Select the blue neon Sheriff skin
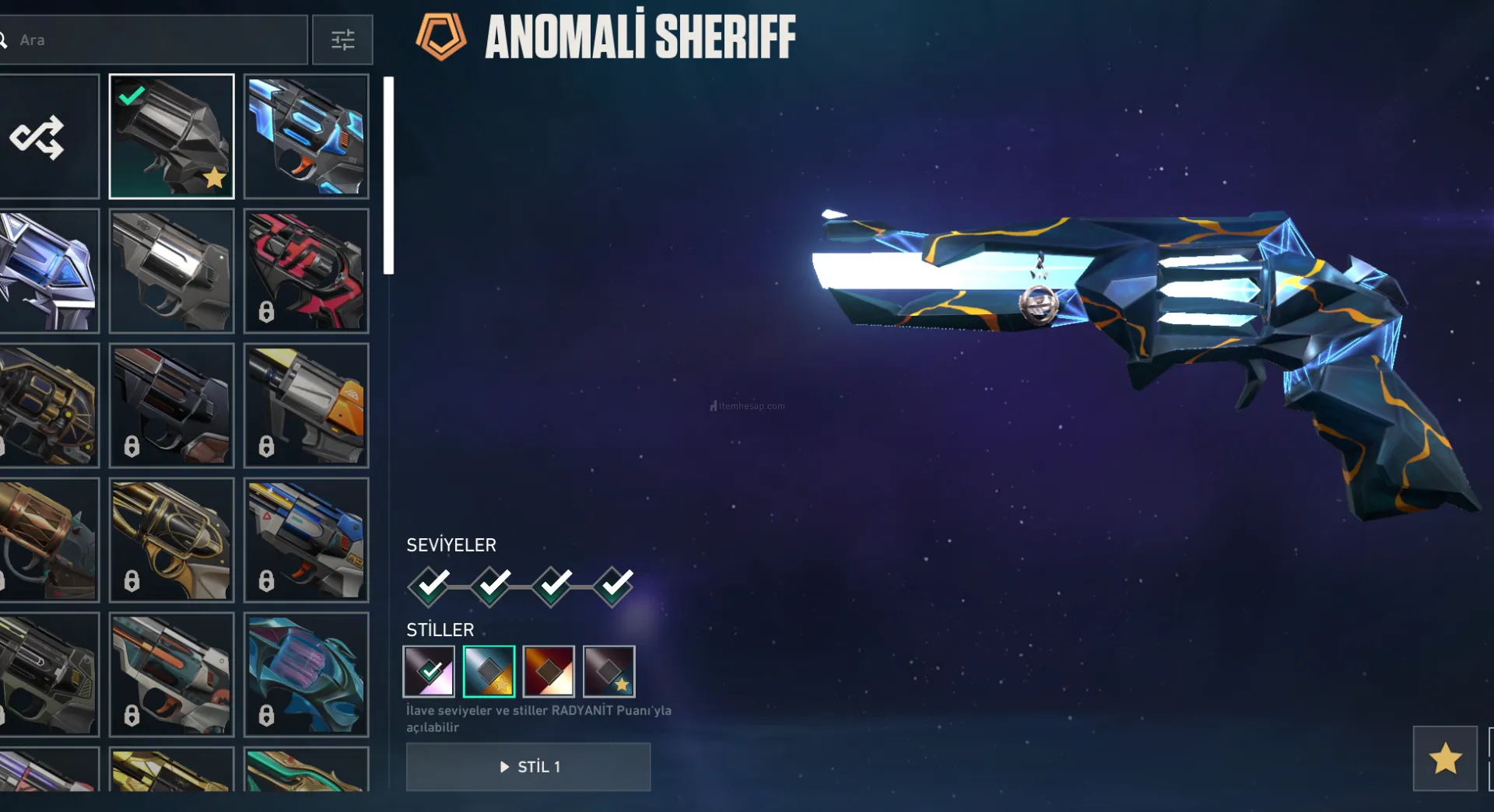The height and width of the screenshot is (812, 1494). click(x=306, y=137)
